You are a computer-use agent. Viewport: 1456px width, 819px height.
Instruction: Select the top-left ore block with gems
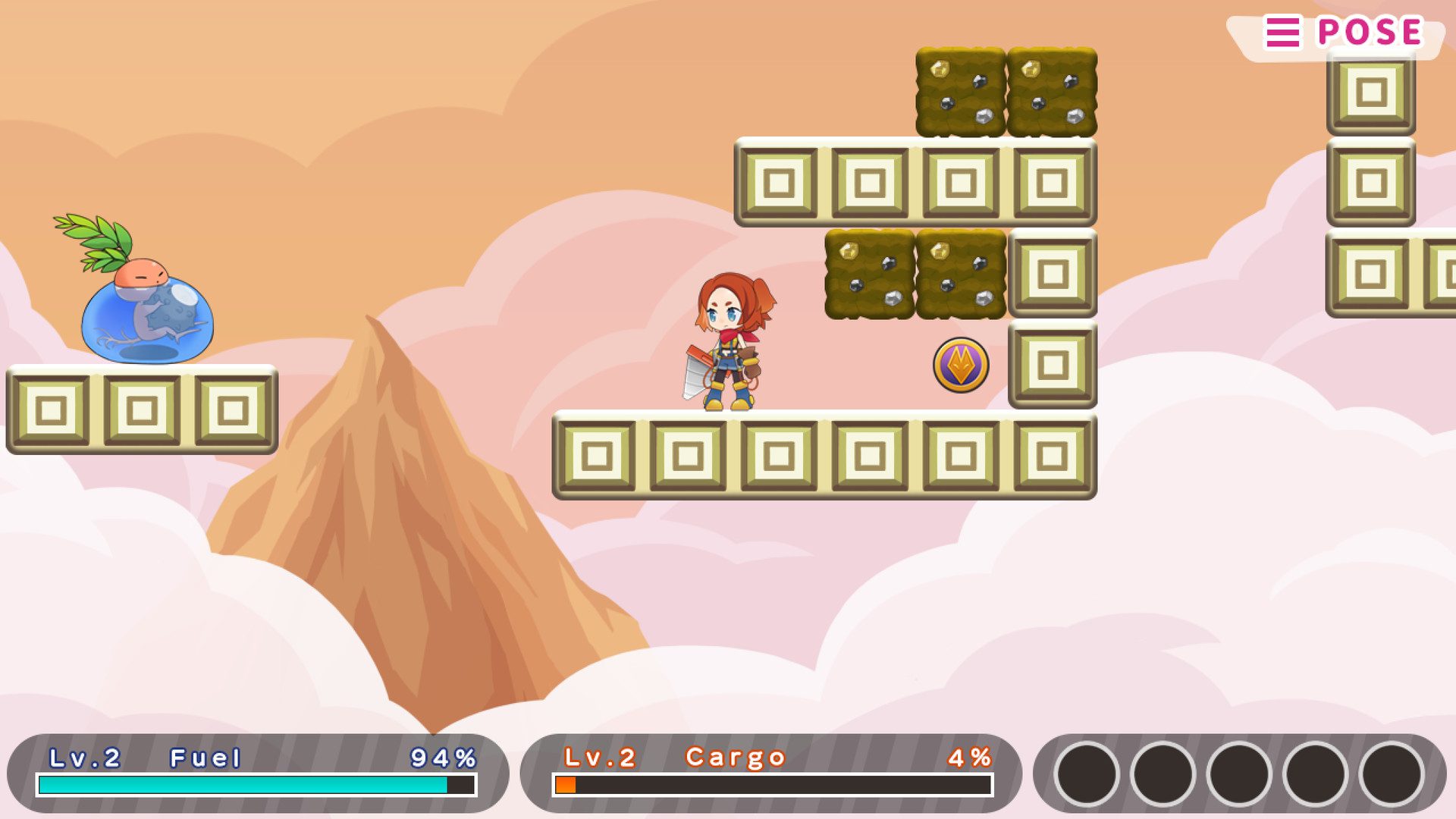click(959, 91)
